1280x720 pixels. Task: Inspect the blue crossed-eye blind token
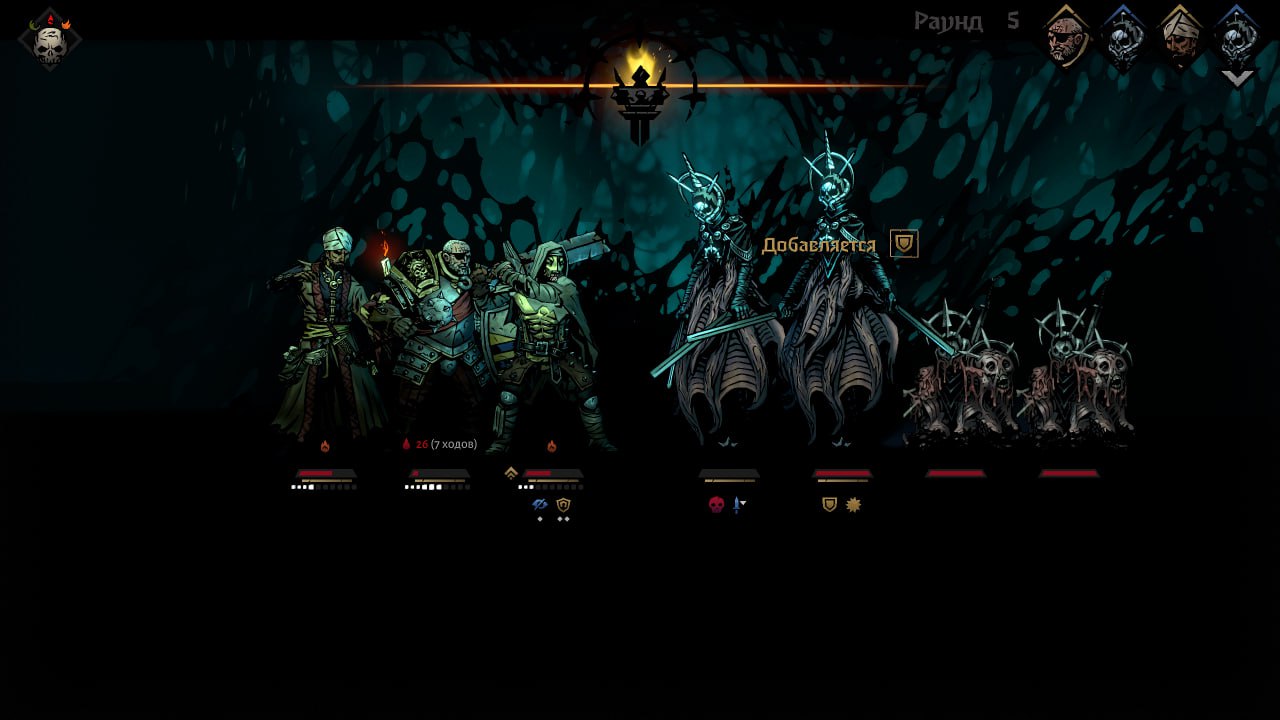[x=540, y=505]
